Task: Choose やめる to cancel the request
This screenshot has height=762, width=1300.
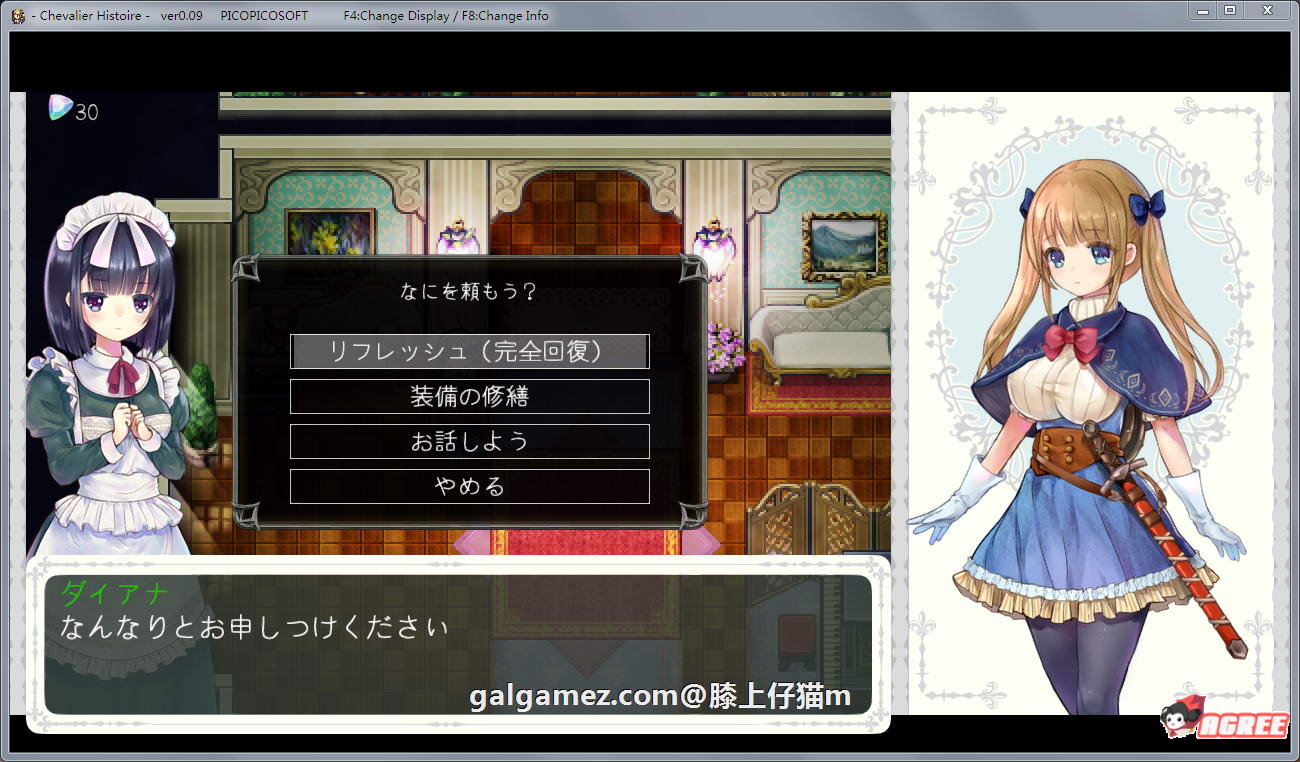Action: 469,486
